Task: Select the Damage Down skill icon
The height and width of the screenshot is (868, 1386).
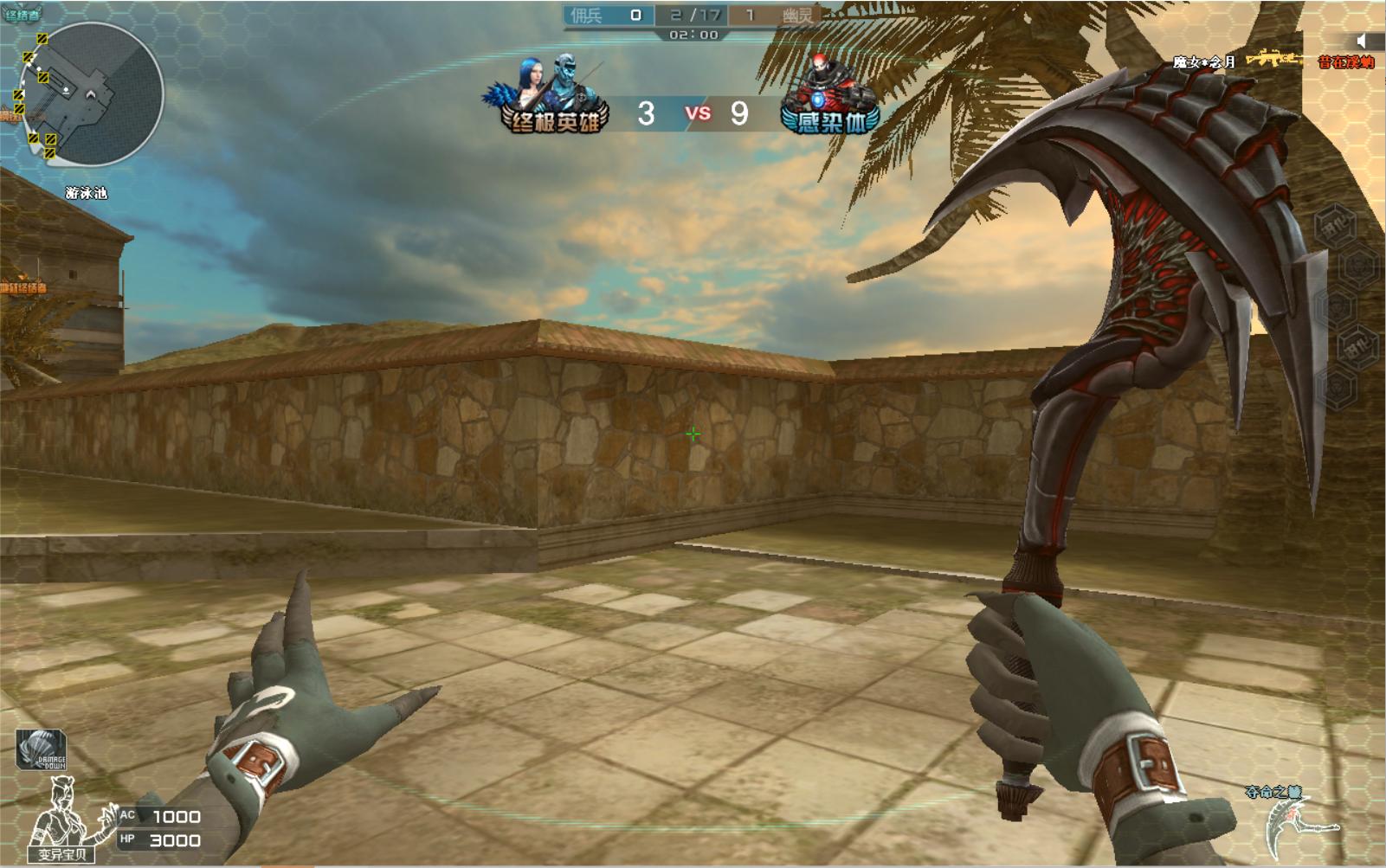Action: [42, 749]
